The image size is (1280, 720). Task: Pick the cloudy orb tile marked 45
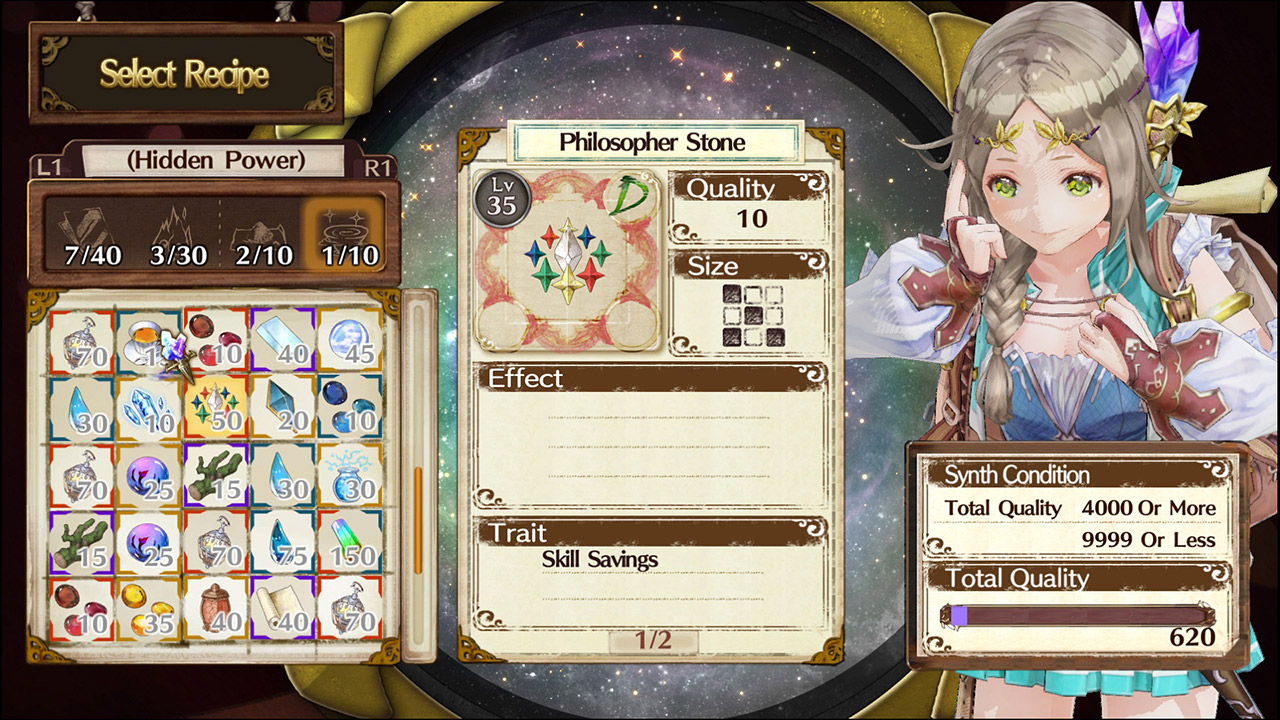[x=350, y=341]
